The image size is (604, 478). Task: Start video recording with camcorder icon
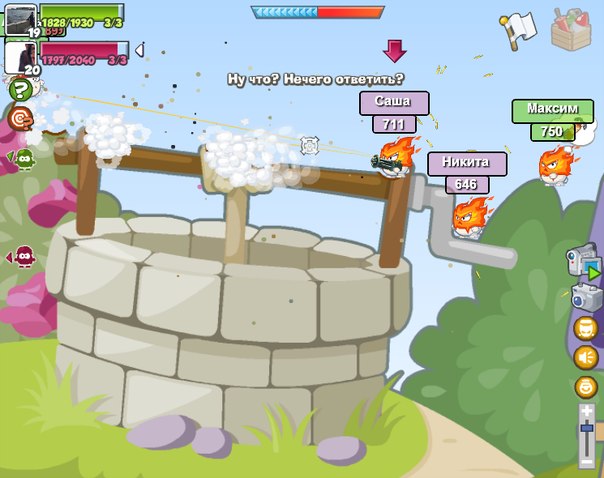tap(583, 262)
